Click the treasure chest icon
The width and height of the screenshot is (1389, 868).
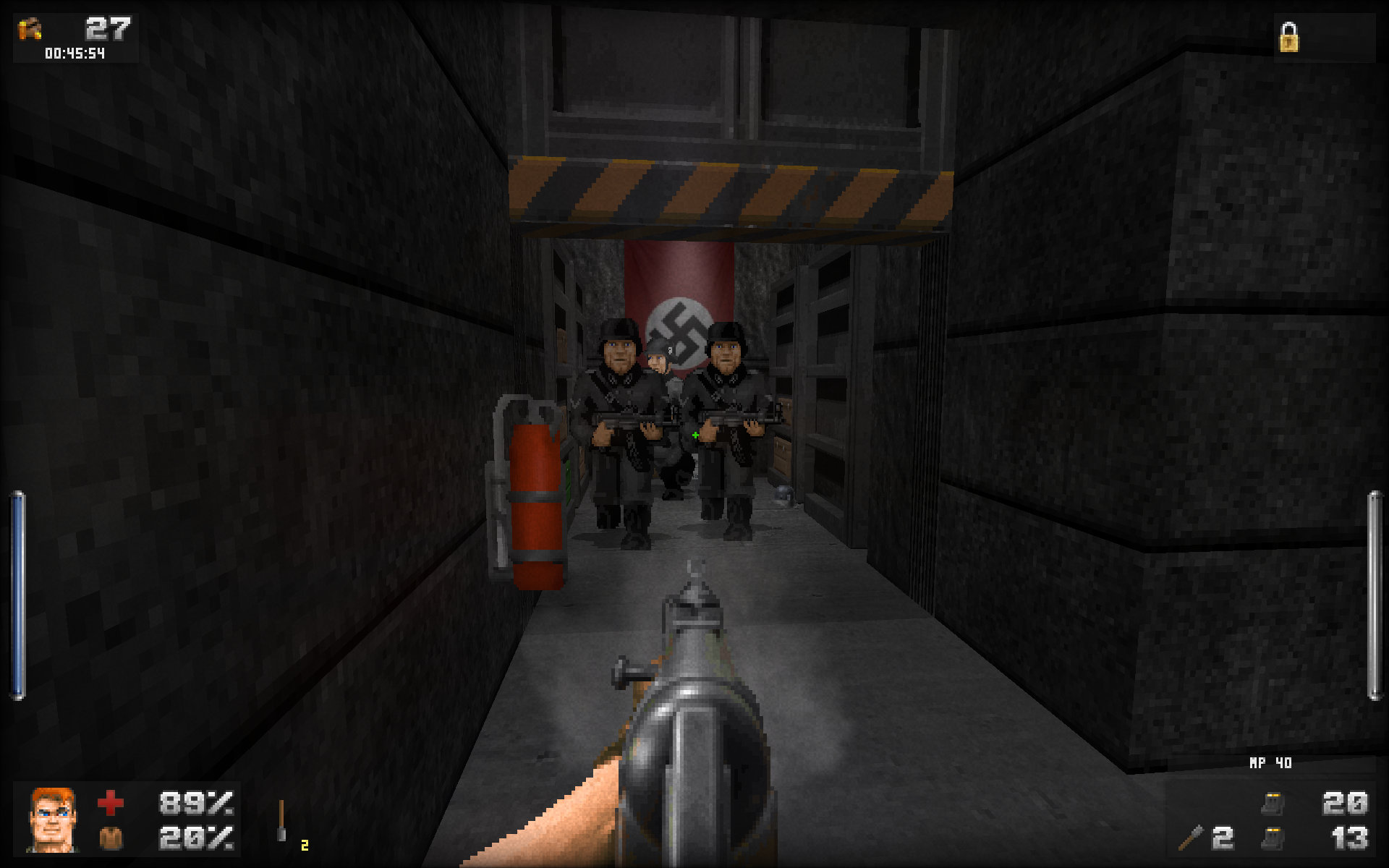click(x=30, y=29)
